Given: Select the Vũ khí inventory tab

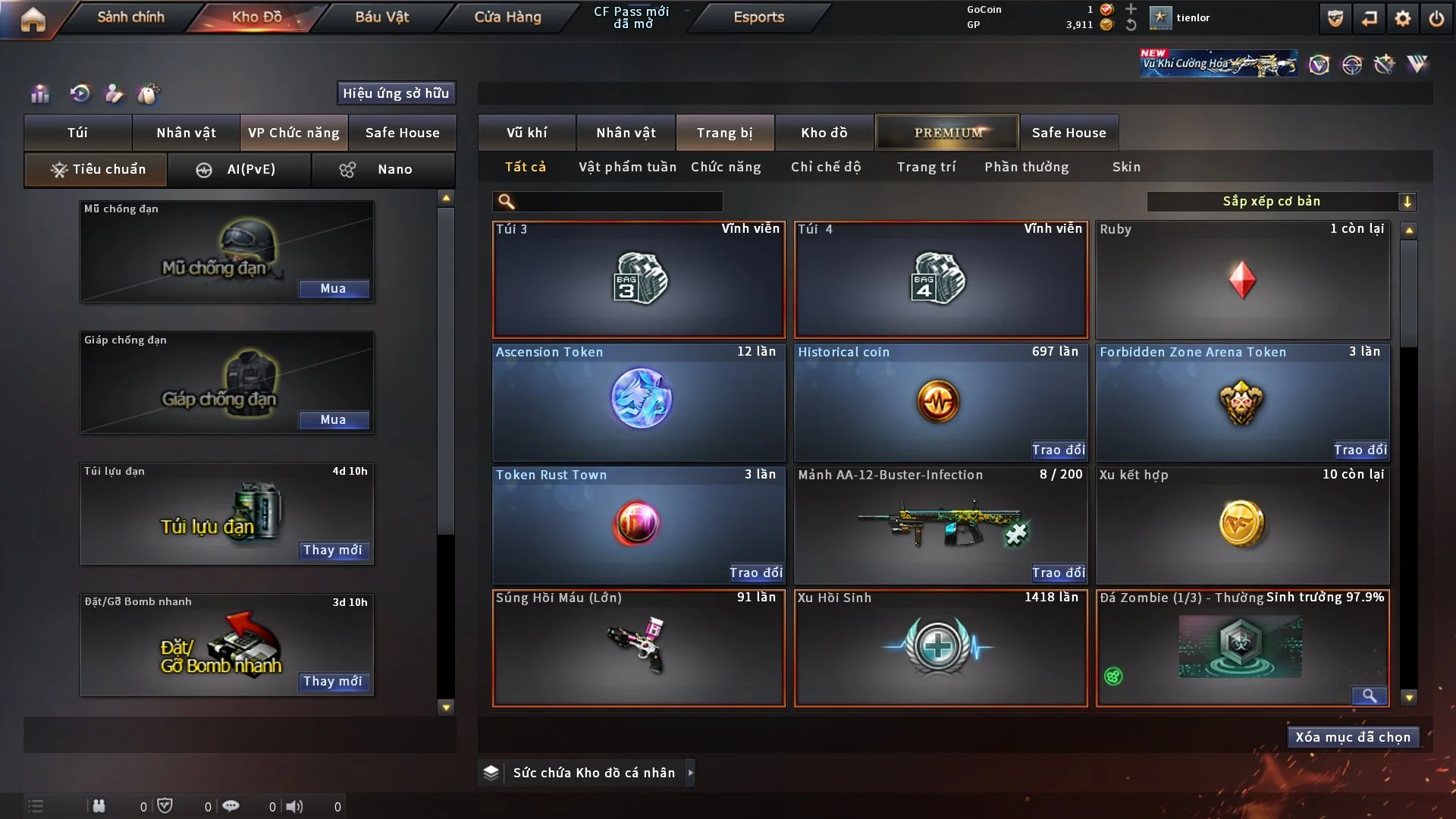Looking at the screenshot, I should (x=526, y=133).
